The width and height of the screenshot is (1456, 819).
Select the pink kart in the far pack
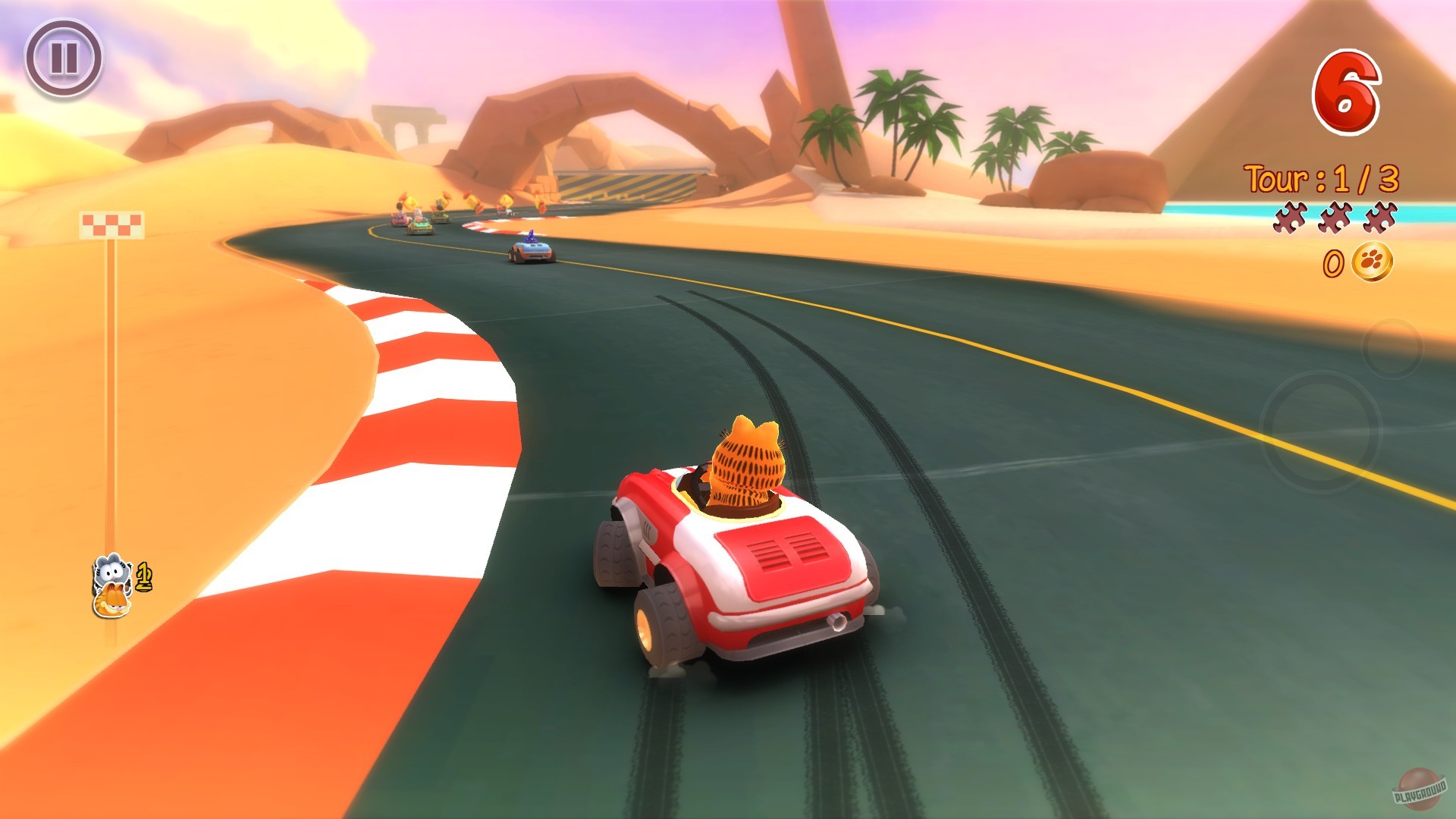(x=400, y=218)
